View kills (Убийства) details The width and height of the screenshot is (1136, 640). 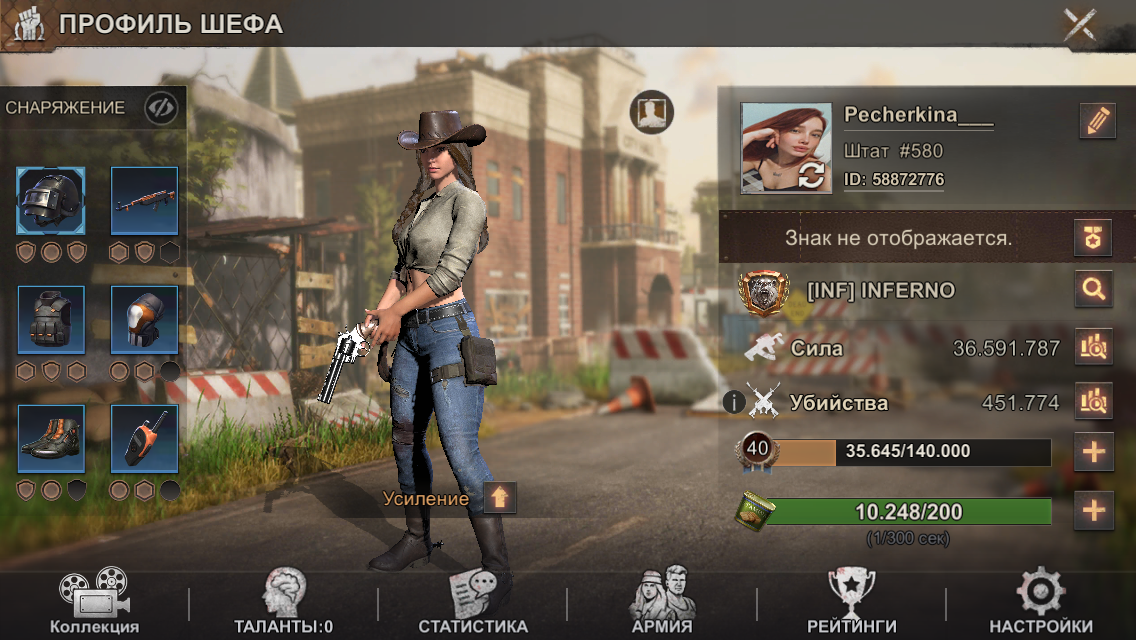coord(1094,402)
